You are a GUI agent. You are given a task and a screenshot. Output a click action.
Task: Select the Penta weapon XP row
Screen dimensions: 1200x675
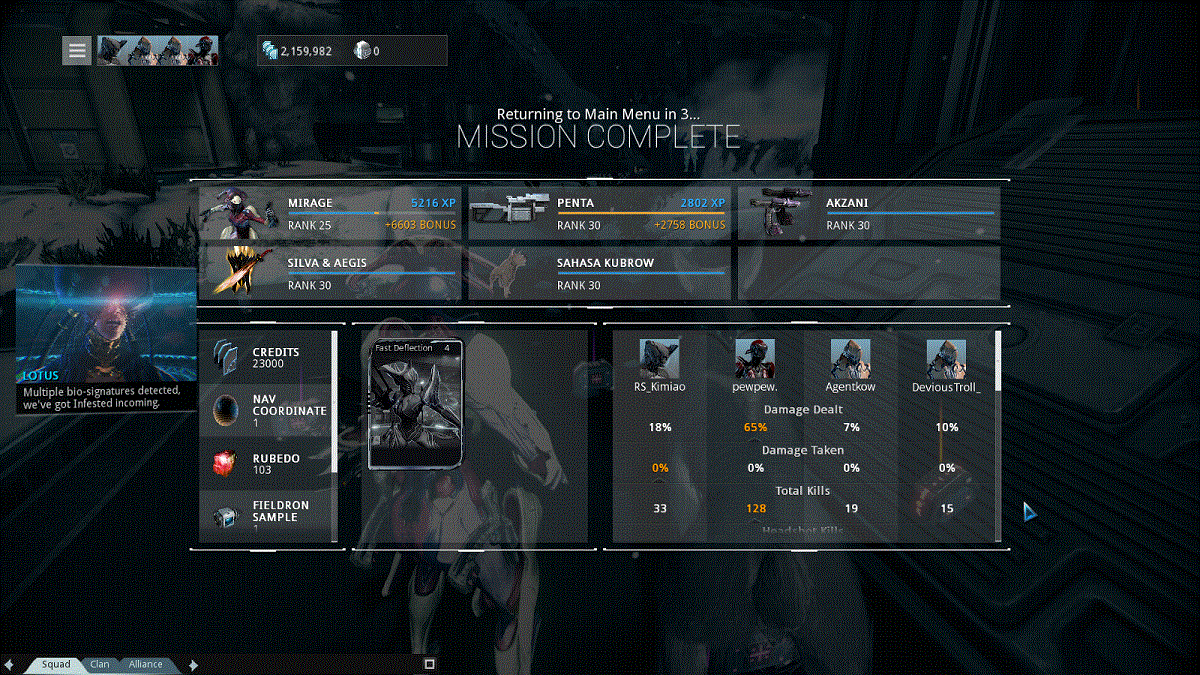pyautogui.click(x=600, y=213)
